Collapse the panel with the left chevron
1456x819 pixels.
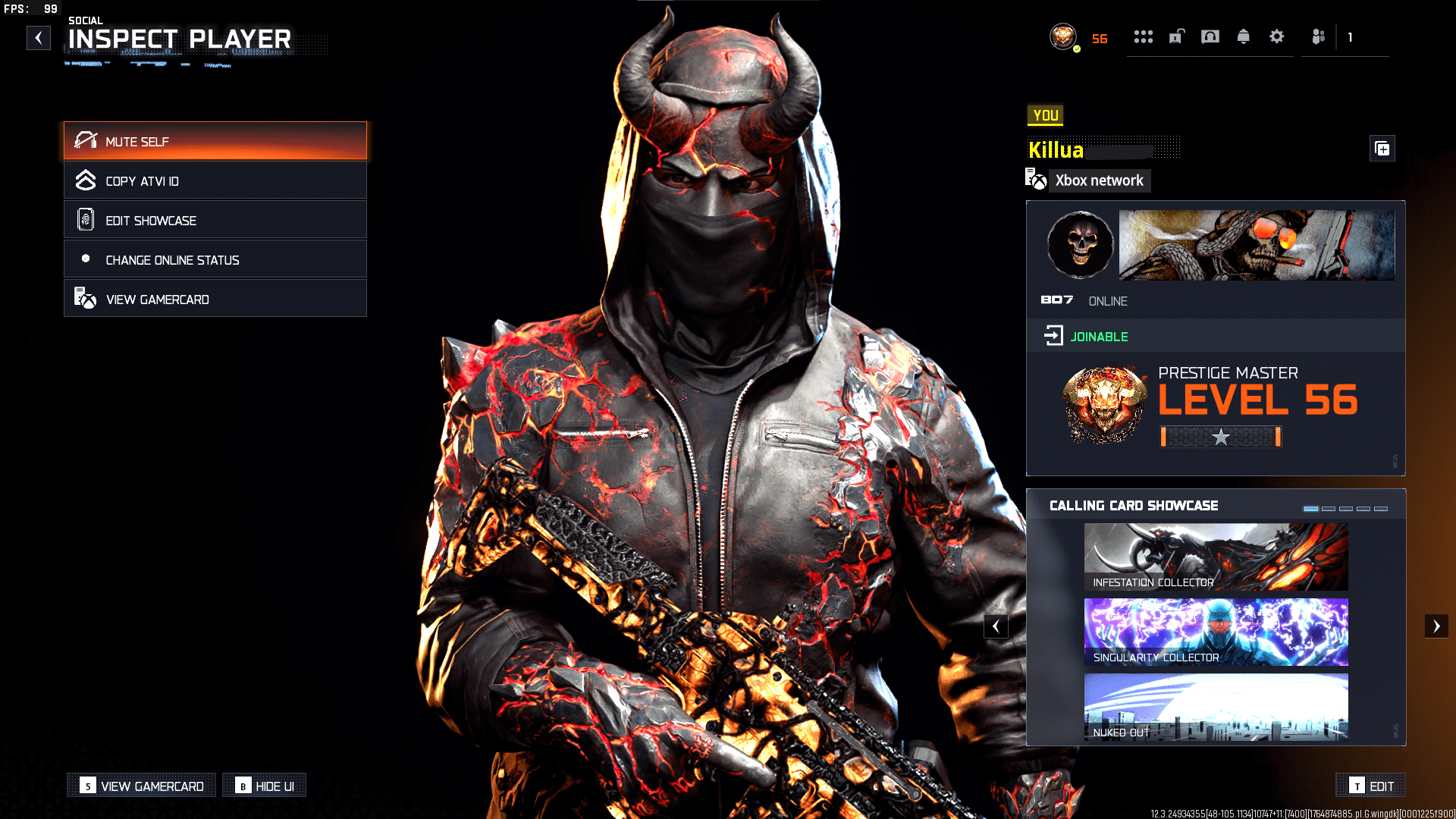coord(996,626)
